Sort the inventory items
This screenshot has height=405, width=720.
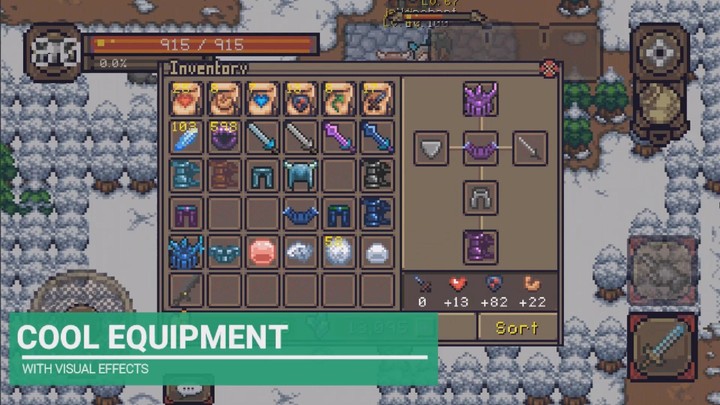coord(517,327)
